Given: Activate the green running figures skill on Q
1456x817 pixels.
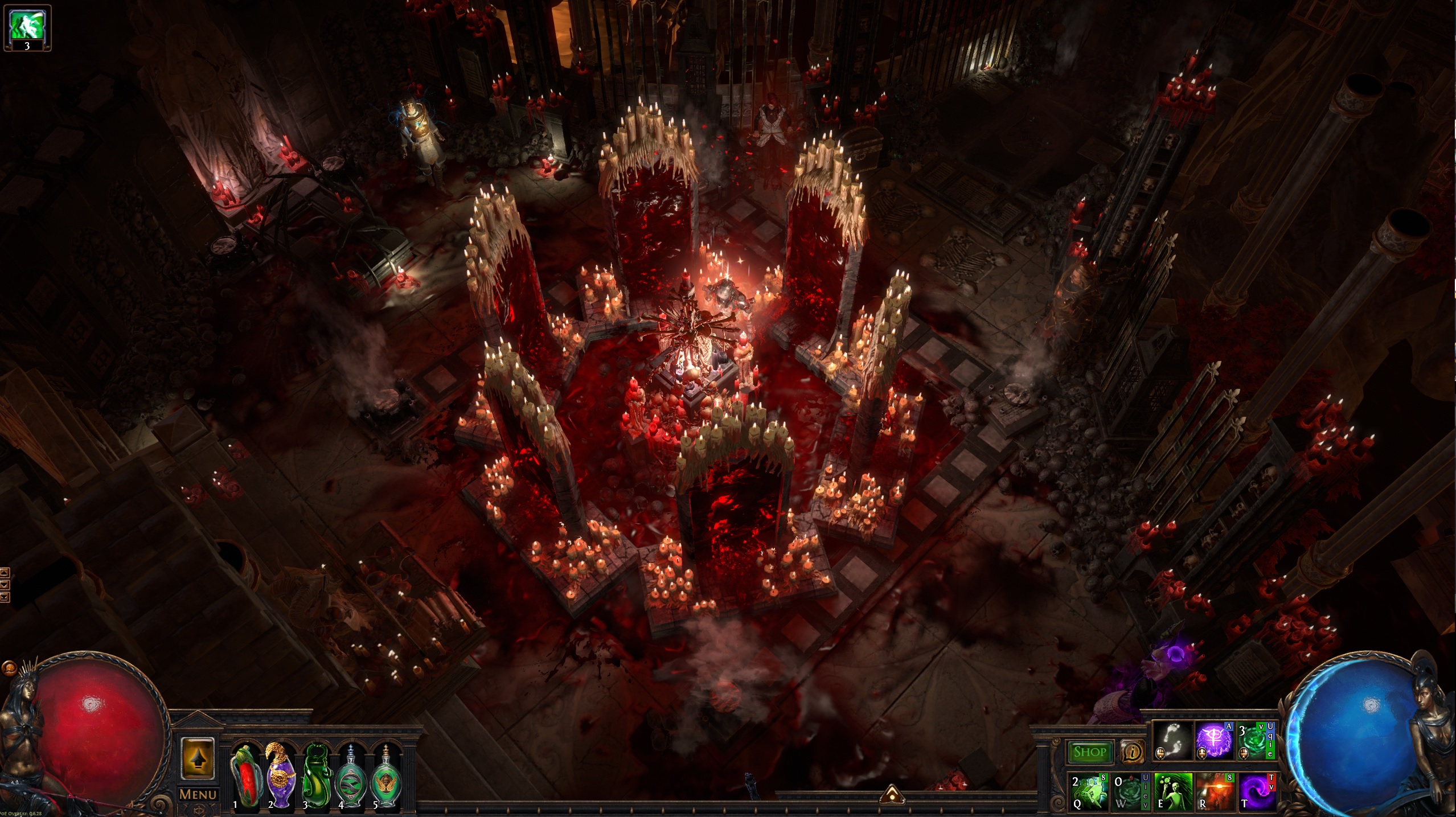Looking at the screenshot, I should click(1089, 790).
